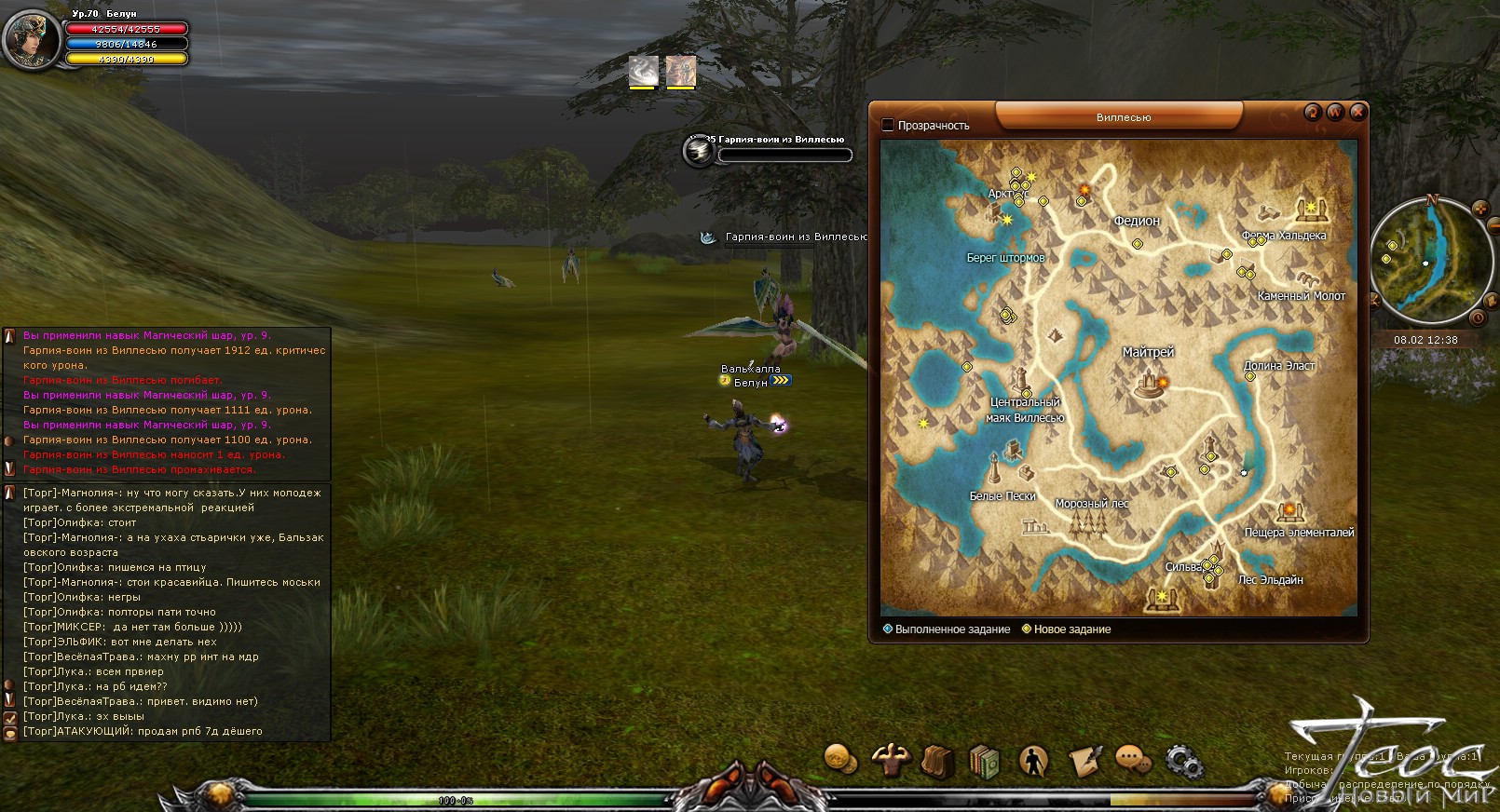Zoom out the minimap with minus button
Image resolution: width=1500 pixels, height=812 pixels.
pyautogui.click(x=1494, y=224)
